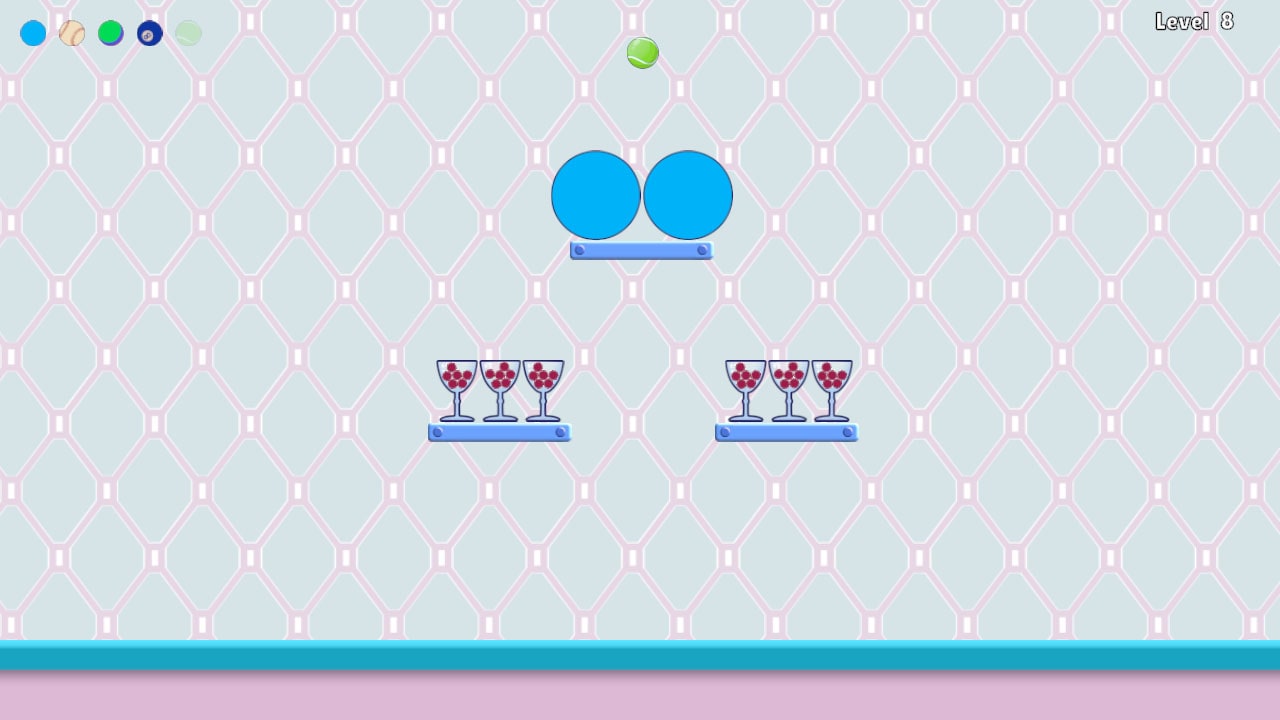Click the Level 8 label
This screenshot has height=720, width=1280.
[x=1194, y=21]
